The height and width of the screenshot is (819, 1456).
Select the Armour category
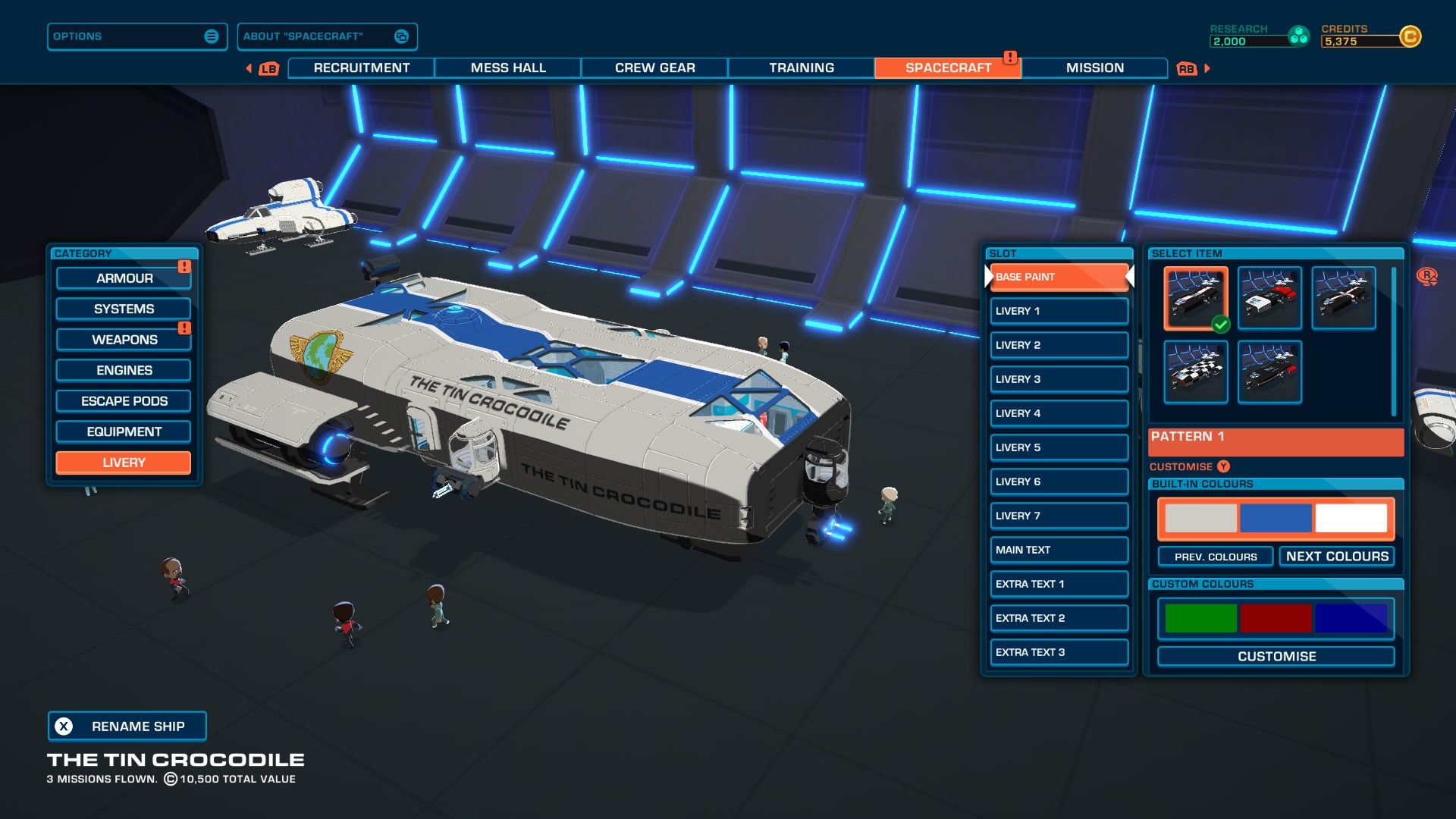123,278
